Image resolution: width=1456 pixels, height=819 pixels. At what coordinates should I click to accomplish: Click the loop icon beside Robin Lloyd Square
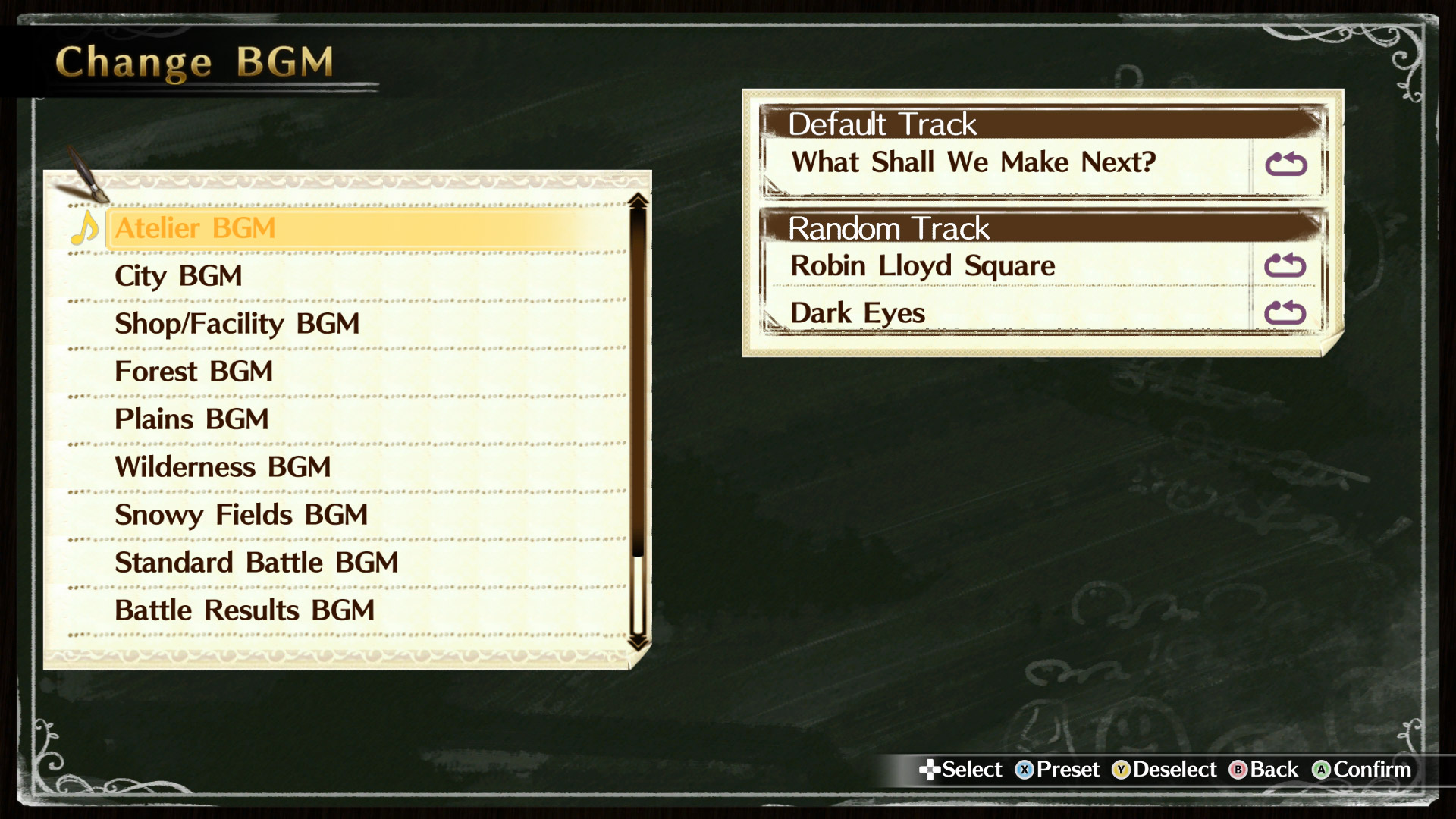pos(1288,265)
